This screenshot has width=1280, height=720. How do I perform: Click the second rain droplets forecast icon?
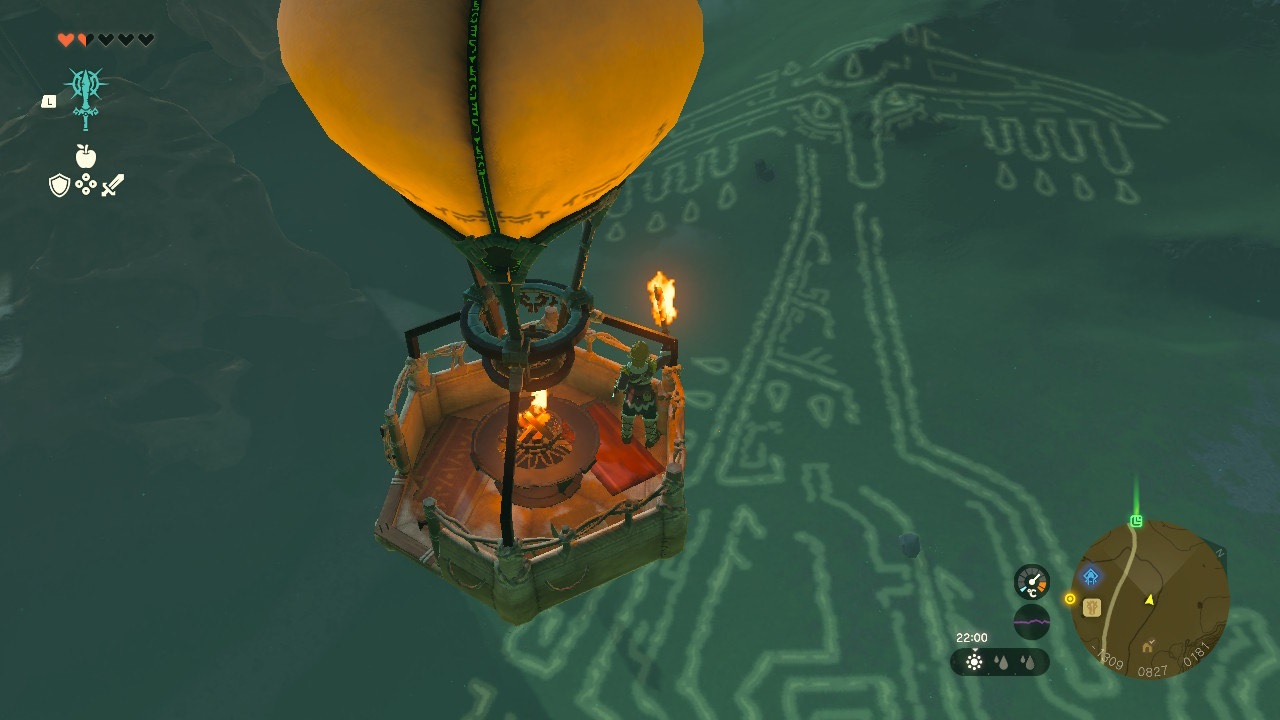coord(1027,662)
